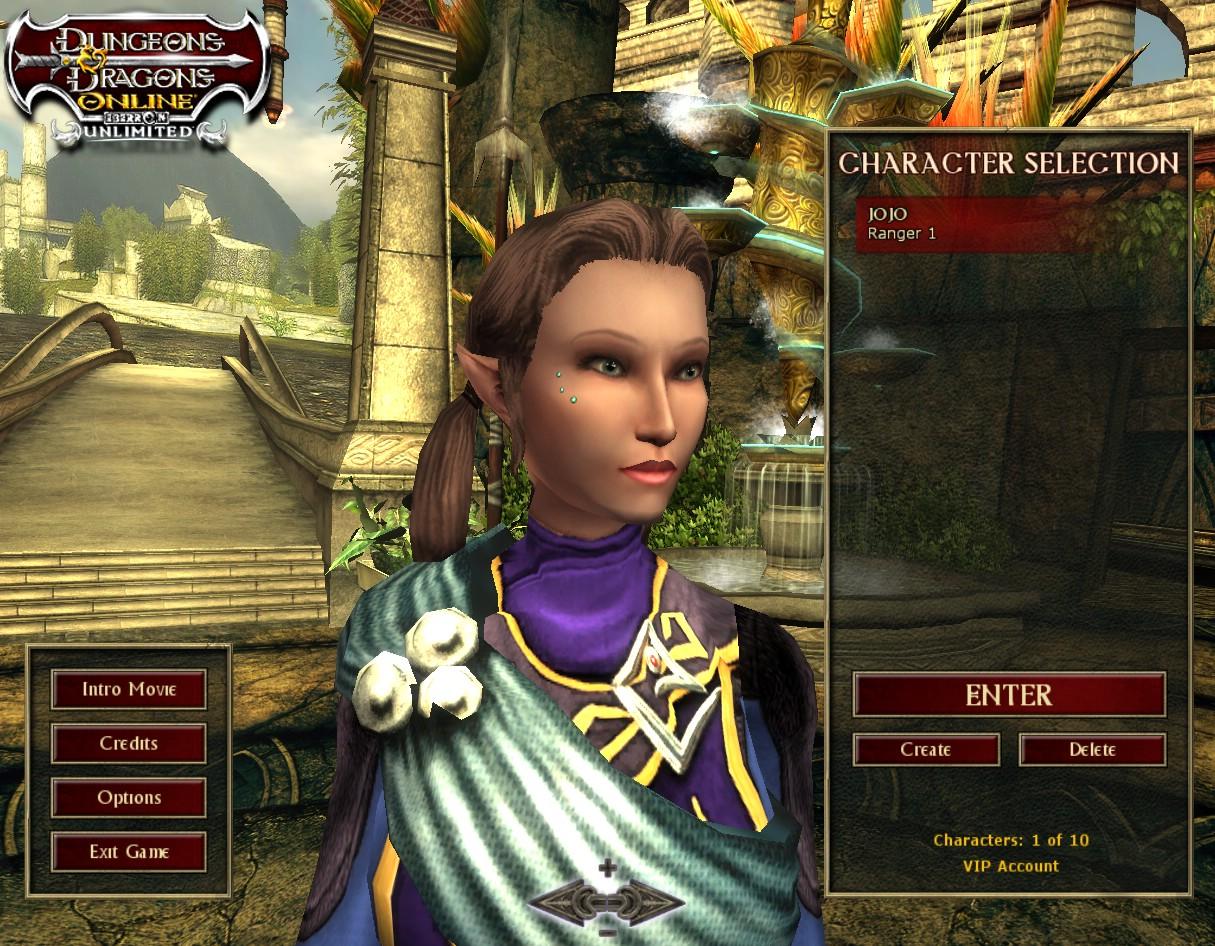Zoom in with the plus button
Screen dimensions: 1215x946
[x=607, y=868]
